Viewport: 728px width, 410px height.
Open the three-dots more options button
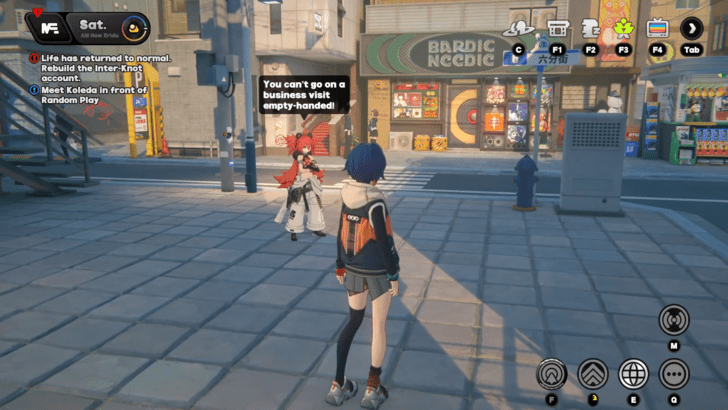pos(673,374)
